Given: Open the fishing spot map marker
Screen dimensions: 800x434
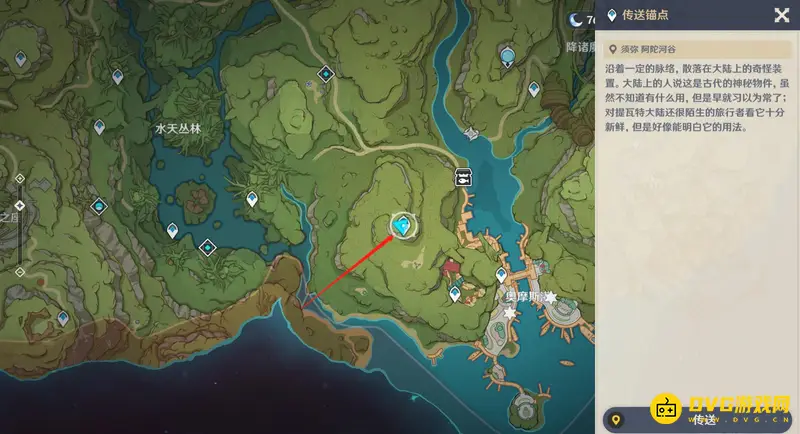Looking at the screenshot, I should tap(464, 176).
